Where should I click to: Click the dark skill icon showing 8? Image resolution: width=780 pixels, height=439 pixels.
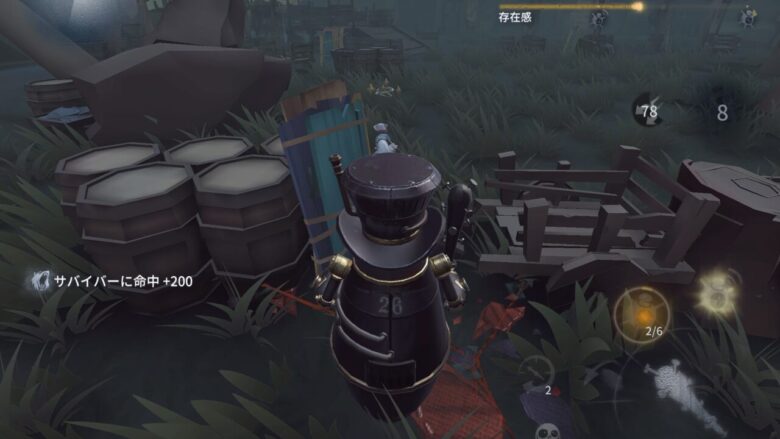(x=722, y=112)
